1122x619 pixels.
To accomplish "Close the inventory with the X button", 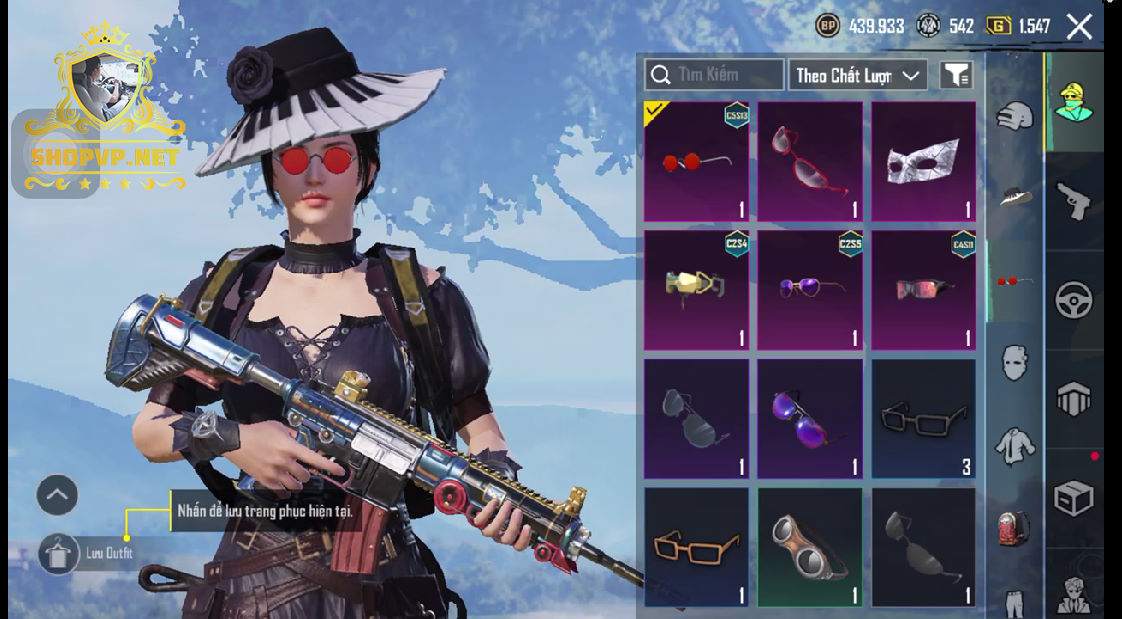I will point(1079,26).
